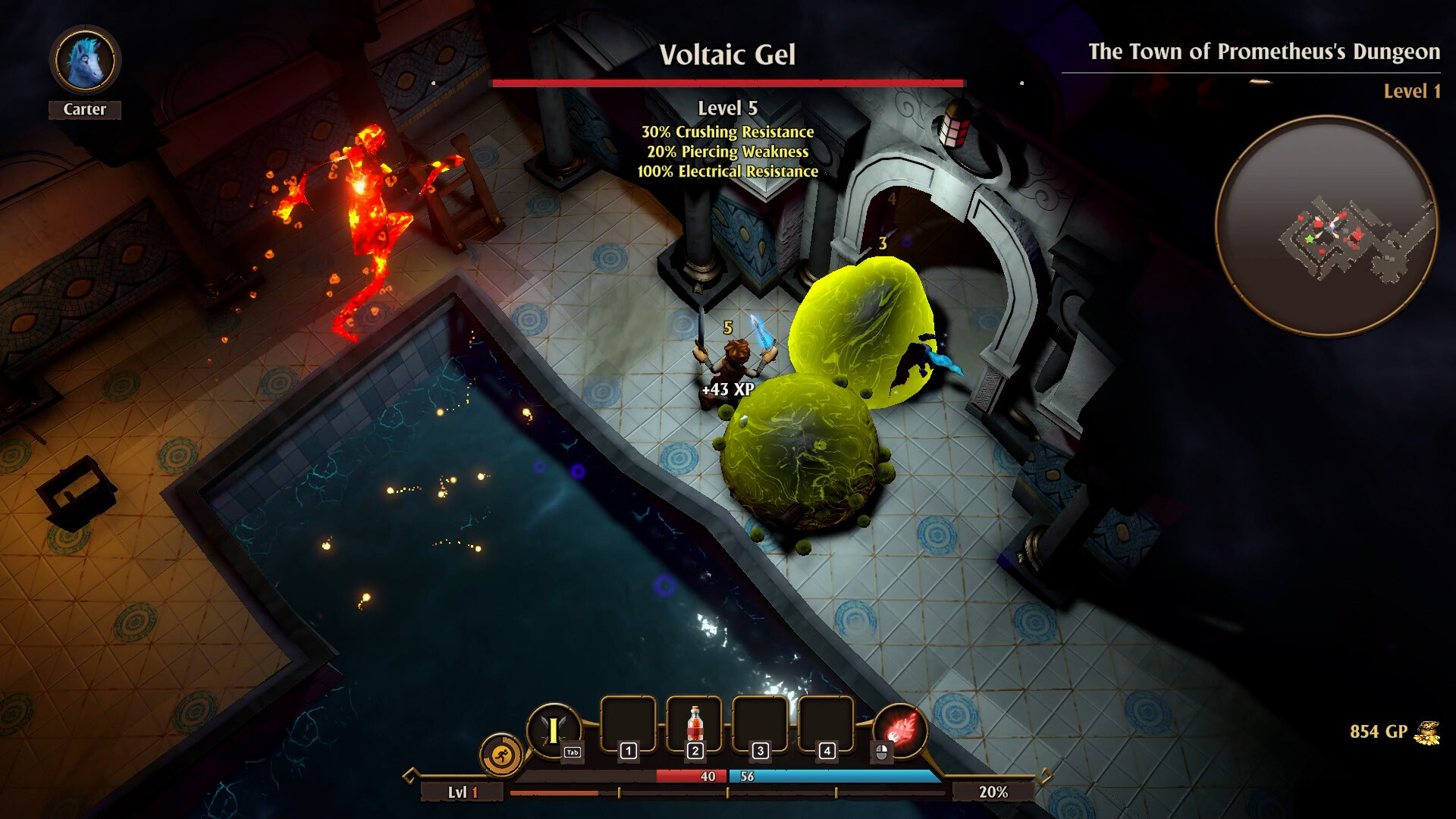
Task: Open Carter's pet portrait
Action: (x=85, y=61)
